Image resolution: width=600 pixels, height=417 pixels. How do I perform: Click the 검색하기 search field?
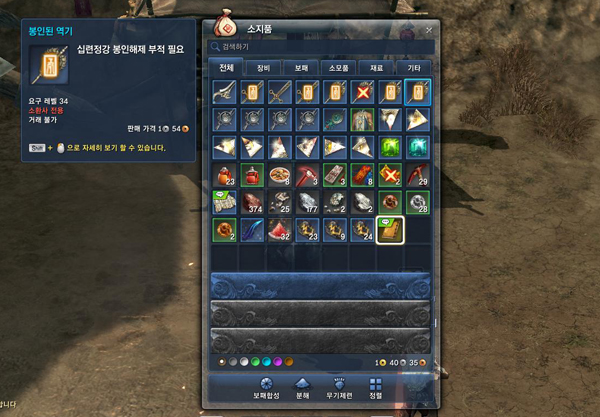coord(320,46)
